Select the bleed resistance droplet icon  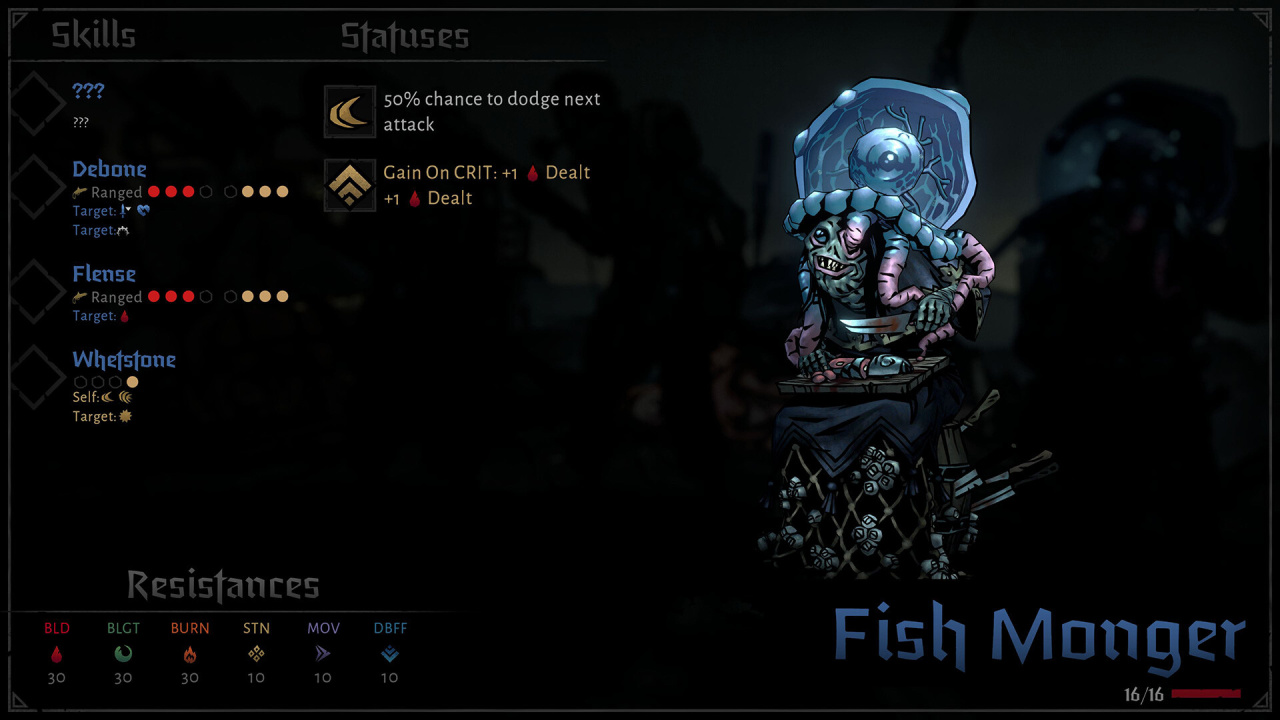pos(57,654)
